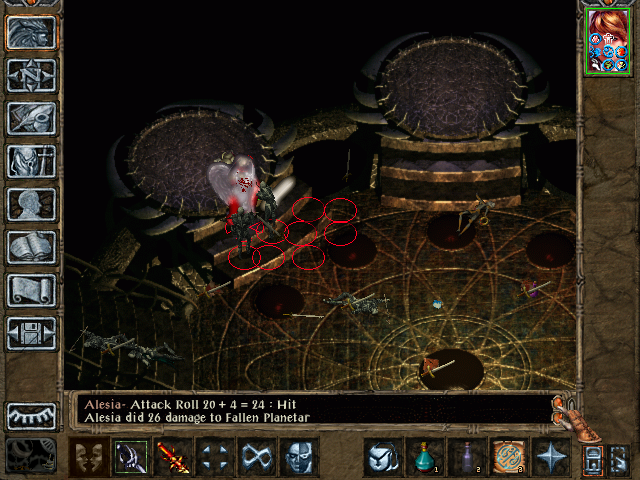
Task: Click the silver face mask button
Action: point(299,457)
